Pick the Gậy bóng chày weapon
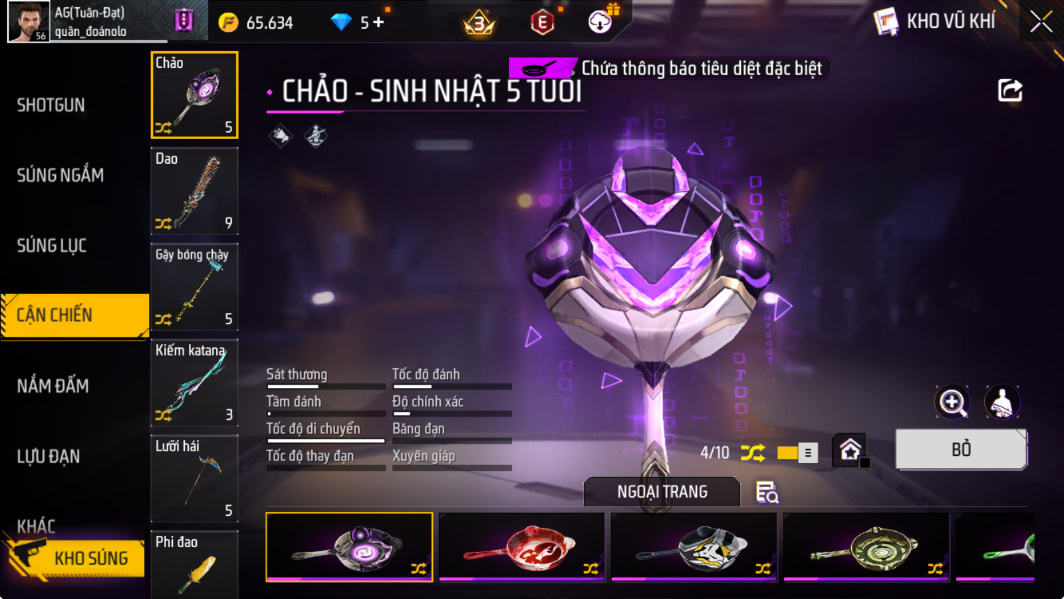1064x599 pixels. (194, 286)
